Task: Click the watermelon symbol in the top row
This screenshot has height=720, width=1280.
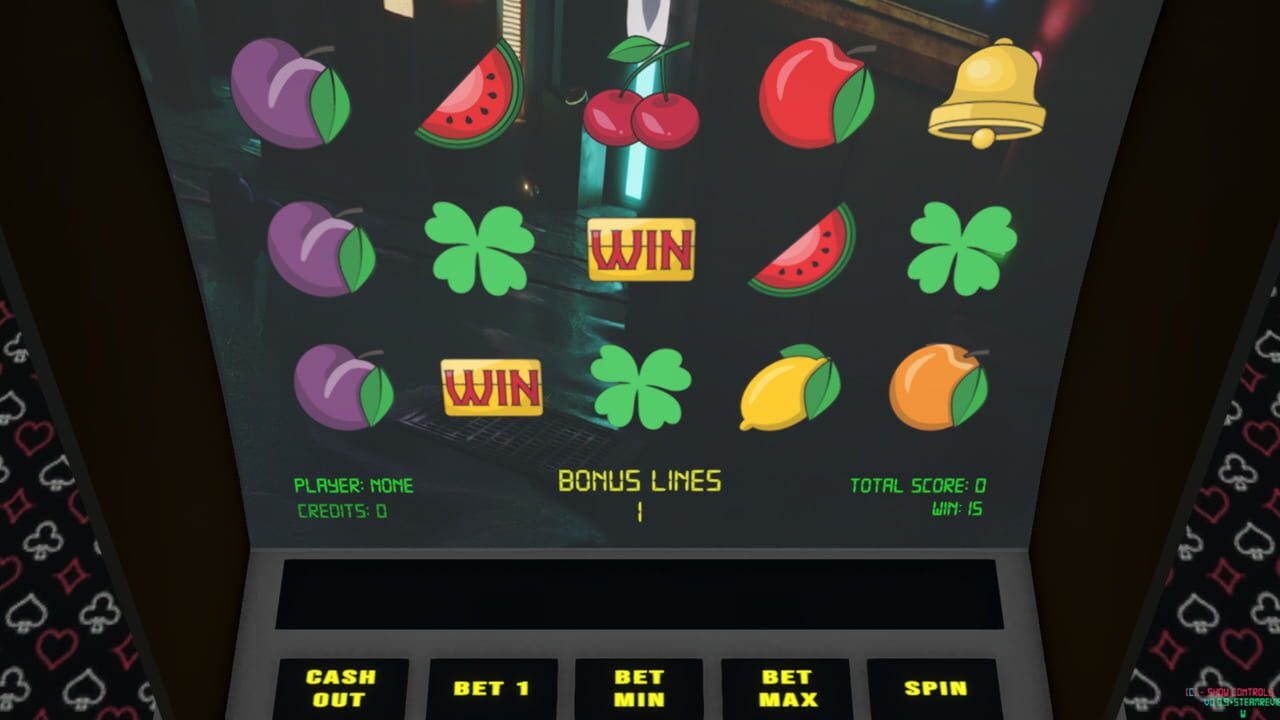Action: (470, 95)
